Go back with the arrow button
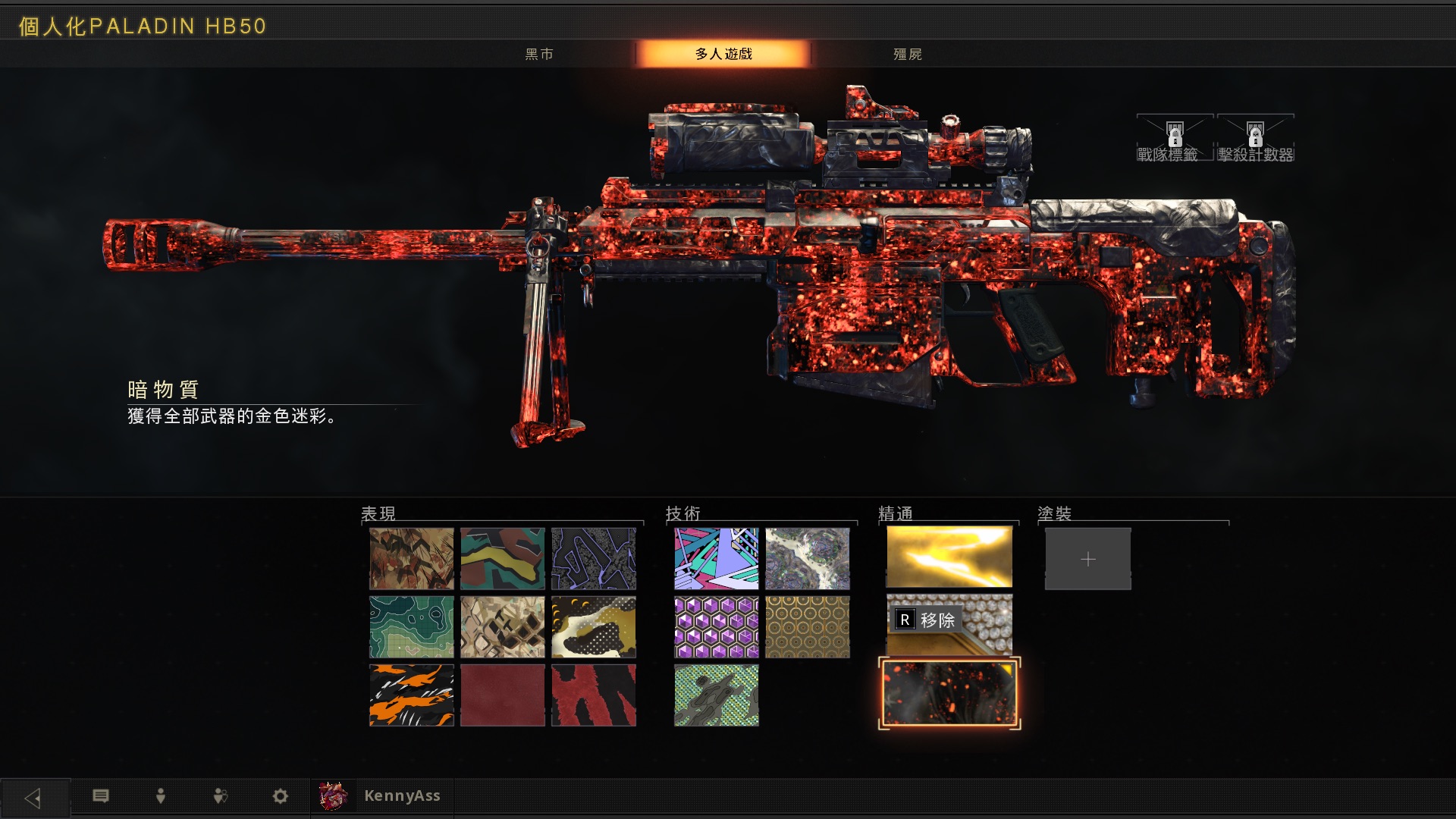Image resolution: width=1456 pixels, height=819 pixels. (33, 797)
